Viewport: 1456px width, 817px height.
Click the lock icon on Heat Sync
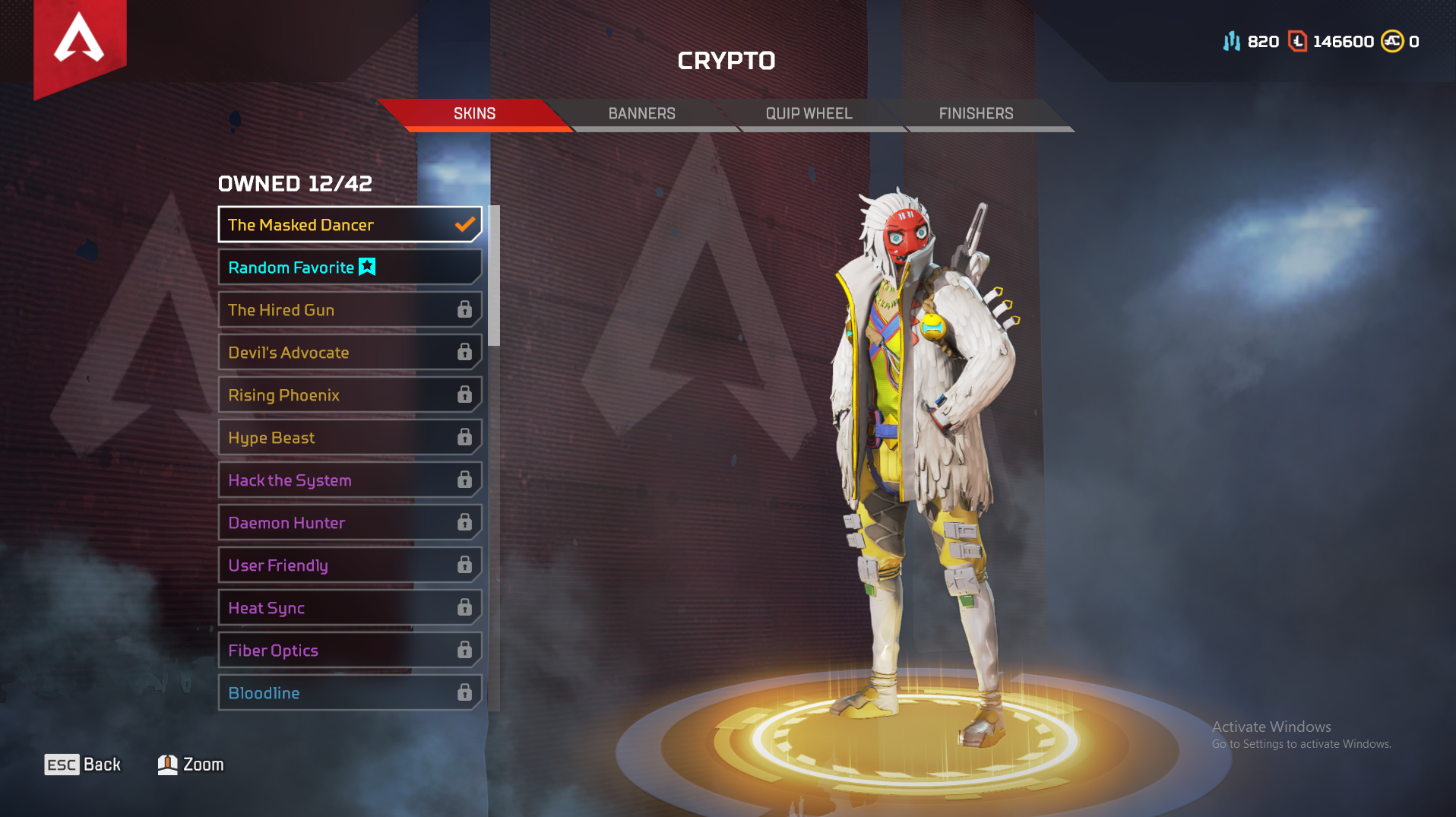pos(464,607)
